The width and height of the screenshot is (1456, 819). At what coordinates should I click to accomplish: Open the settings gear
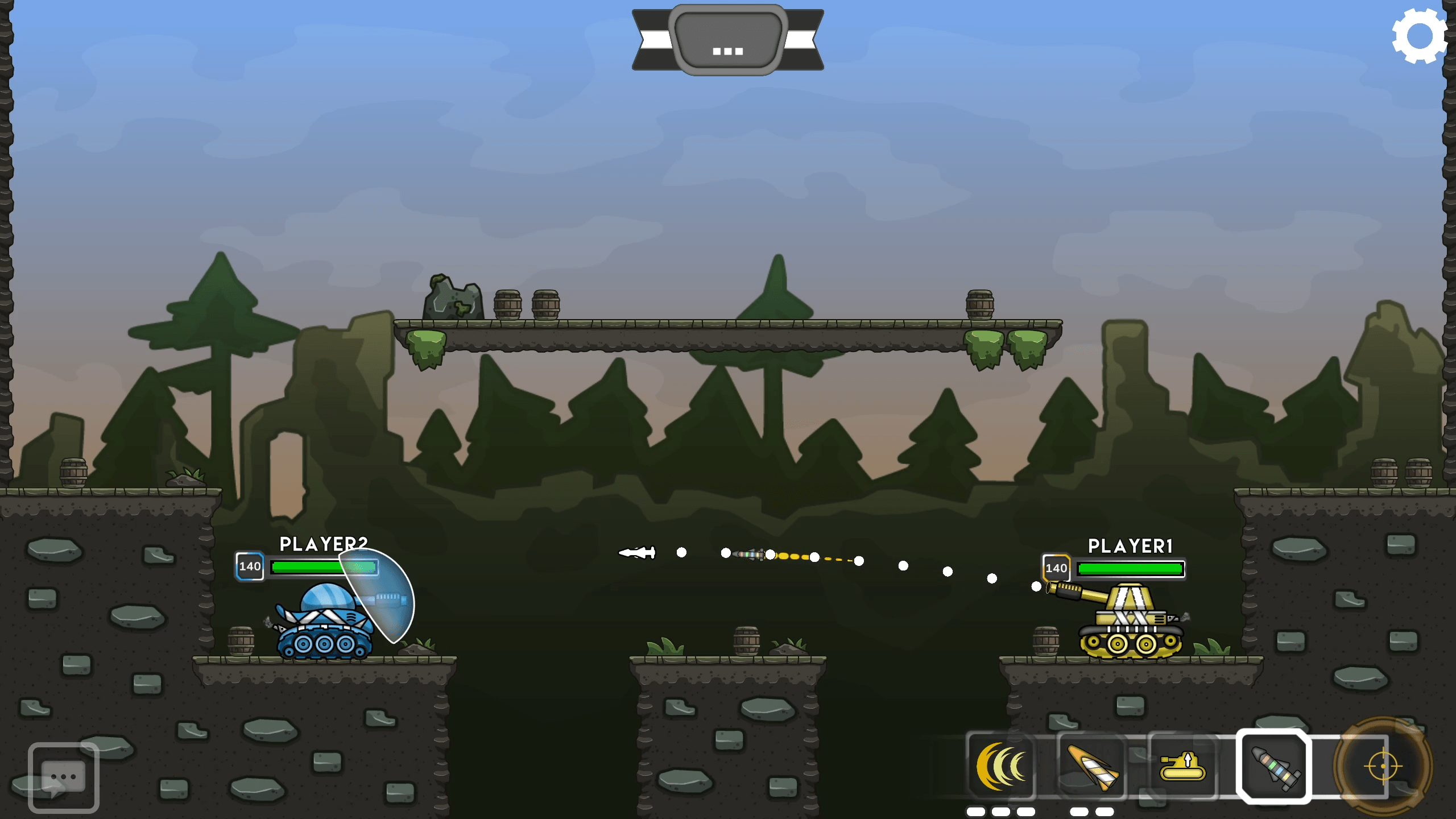(x=1420, y=36)
